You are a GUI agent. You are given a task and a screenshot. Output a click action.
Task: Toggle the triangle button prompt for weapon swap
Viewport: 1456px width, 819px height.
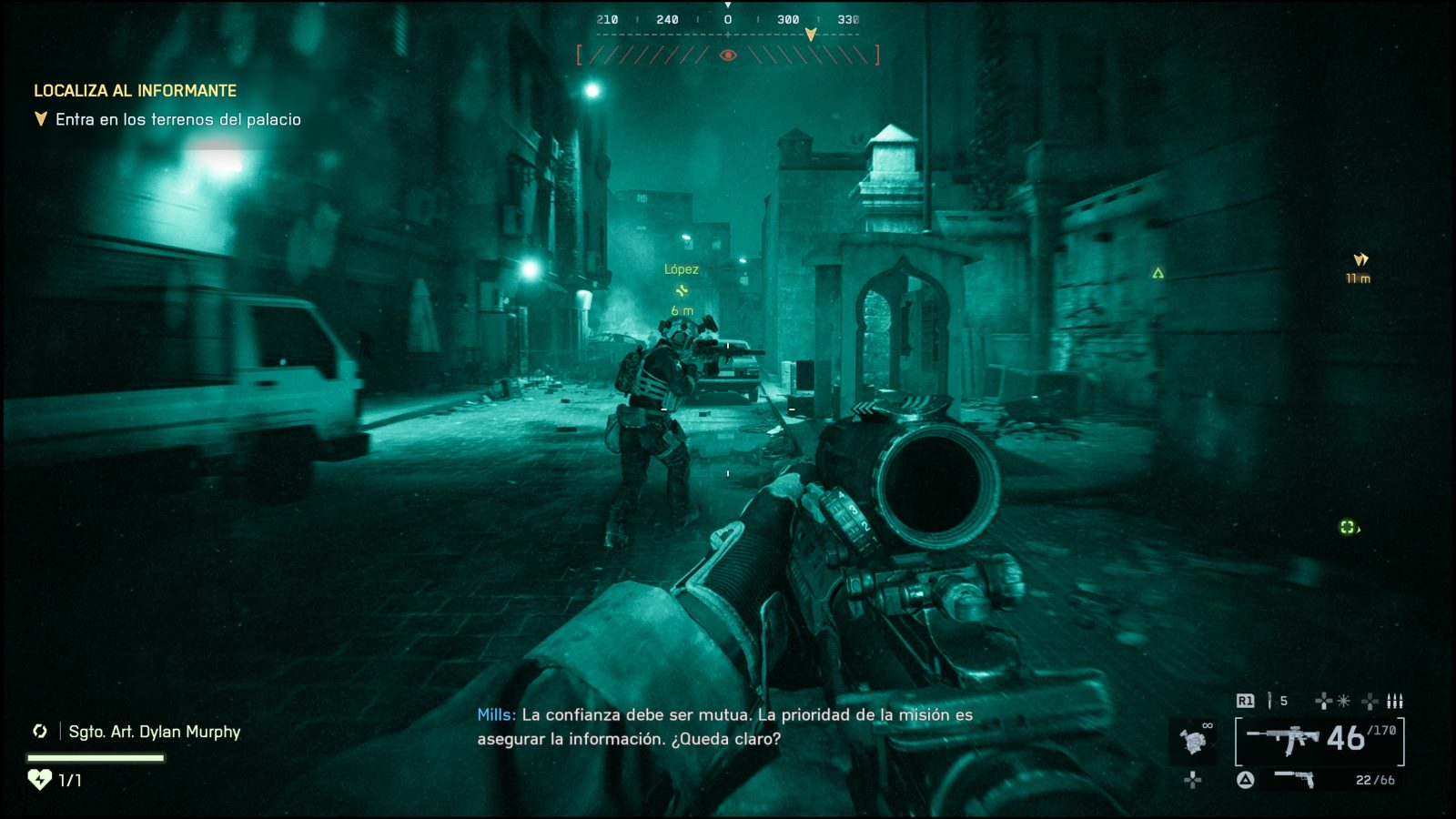[1246, 778]
